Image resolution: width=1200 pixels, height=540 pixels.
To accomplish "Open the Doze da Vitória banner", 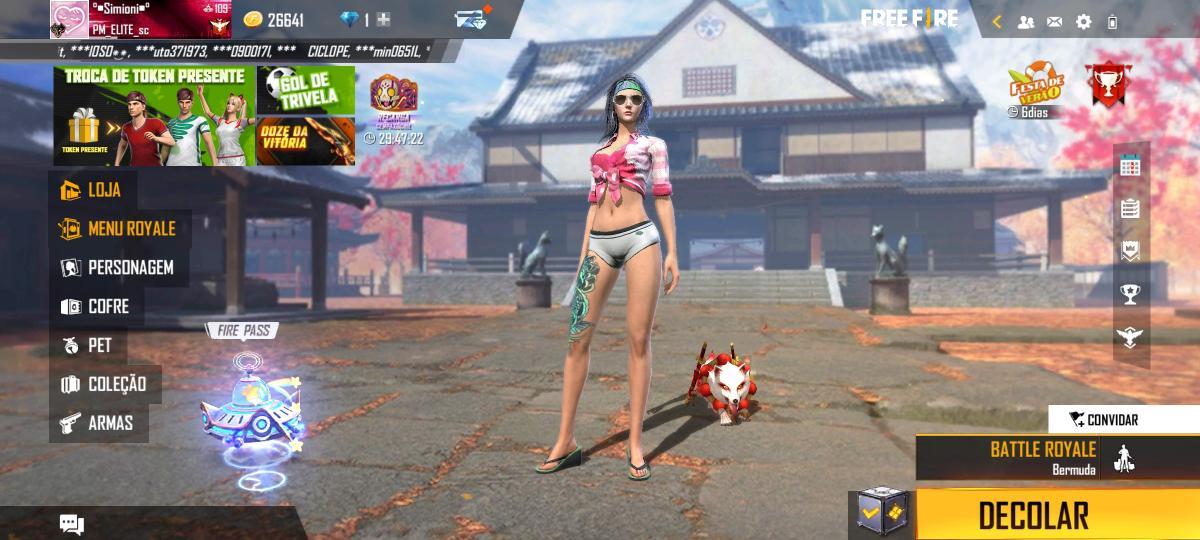I will [x=306, y=140].
